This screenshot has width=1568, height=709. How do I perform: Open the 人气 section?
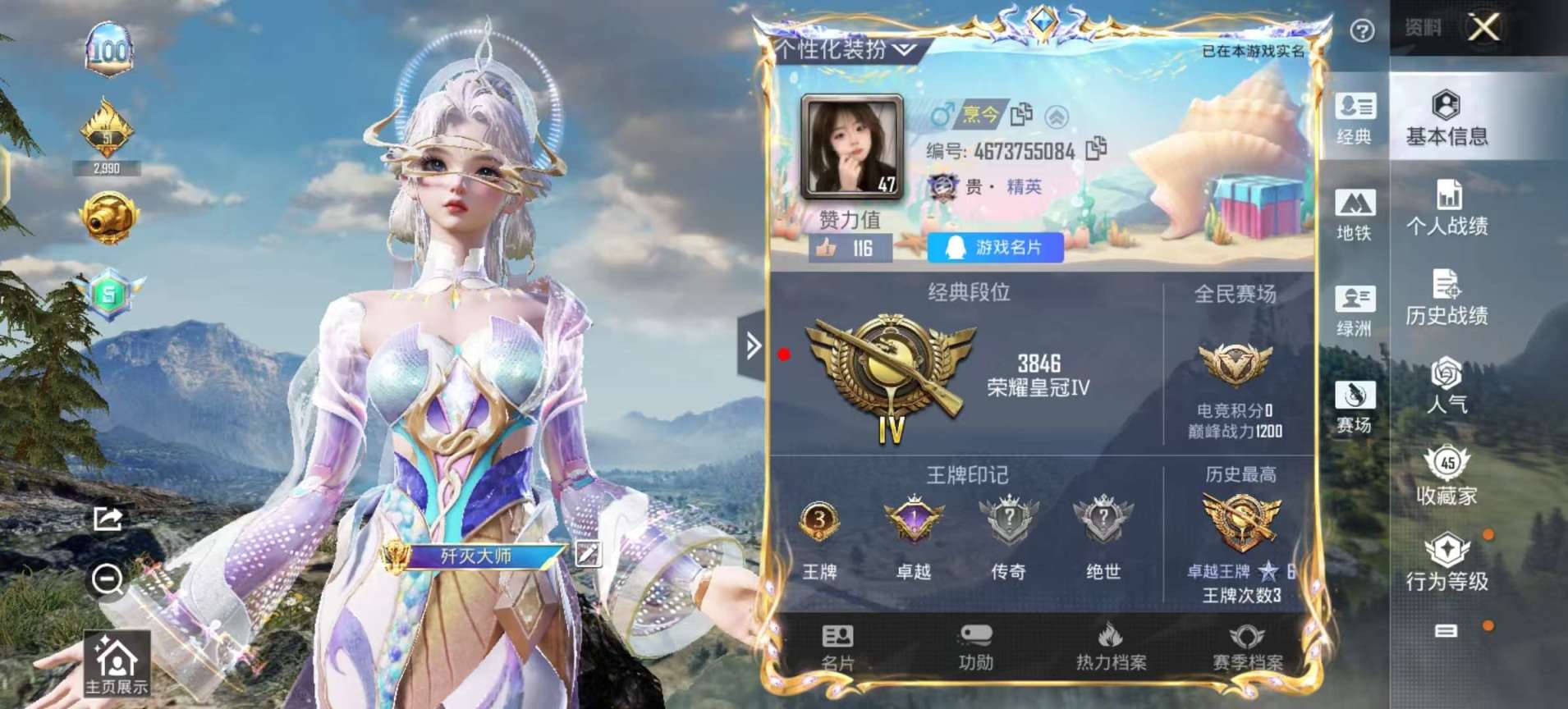coord(1447,386)
